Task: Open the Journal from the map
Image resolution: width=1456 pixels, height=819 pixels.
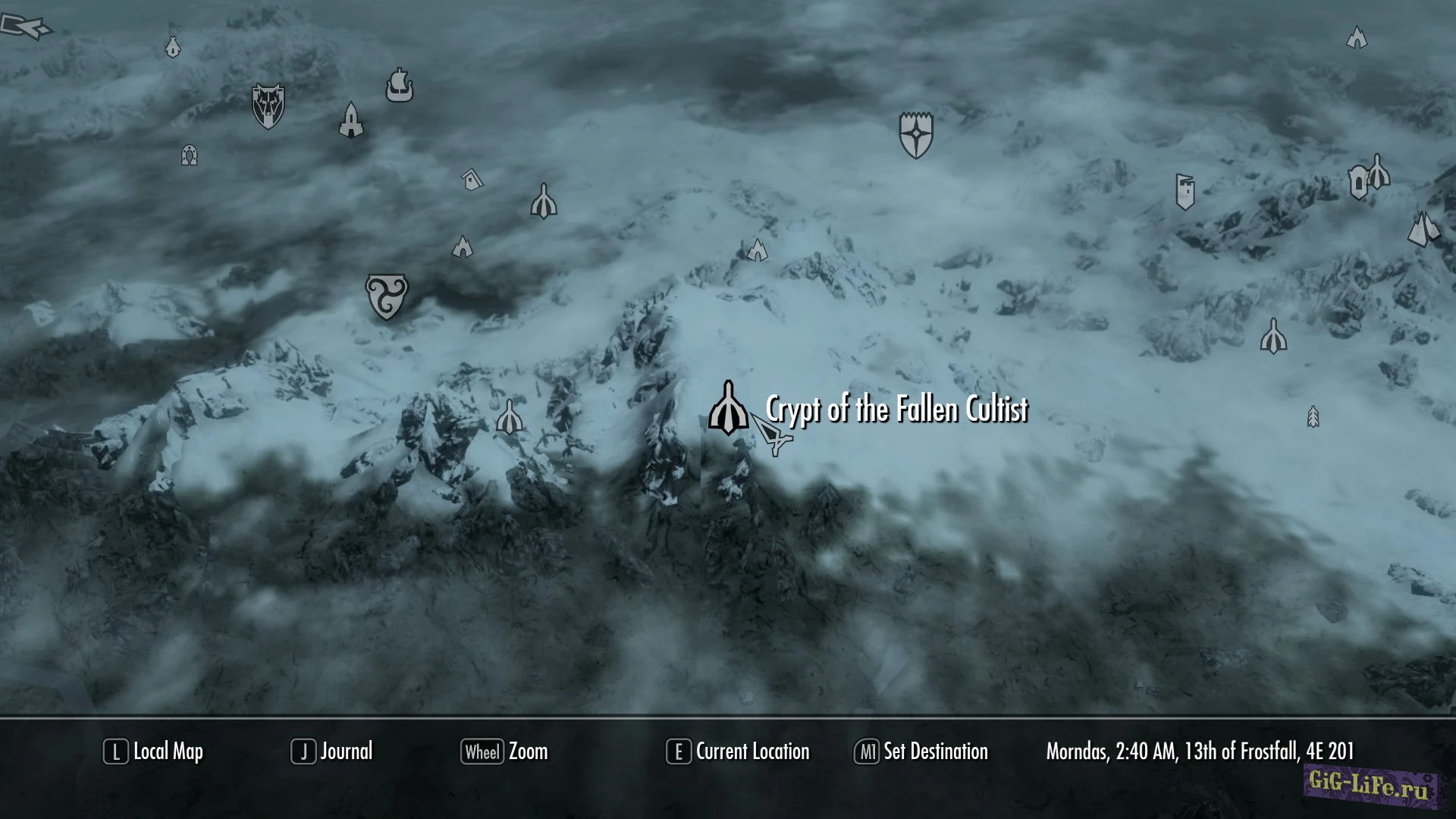Action: pyautogui.click(x=332, y=752)
